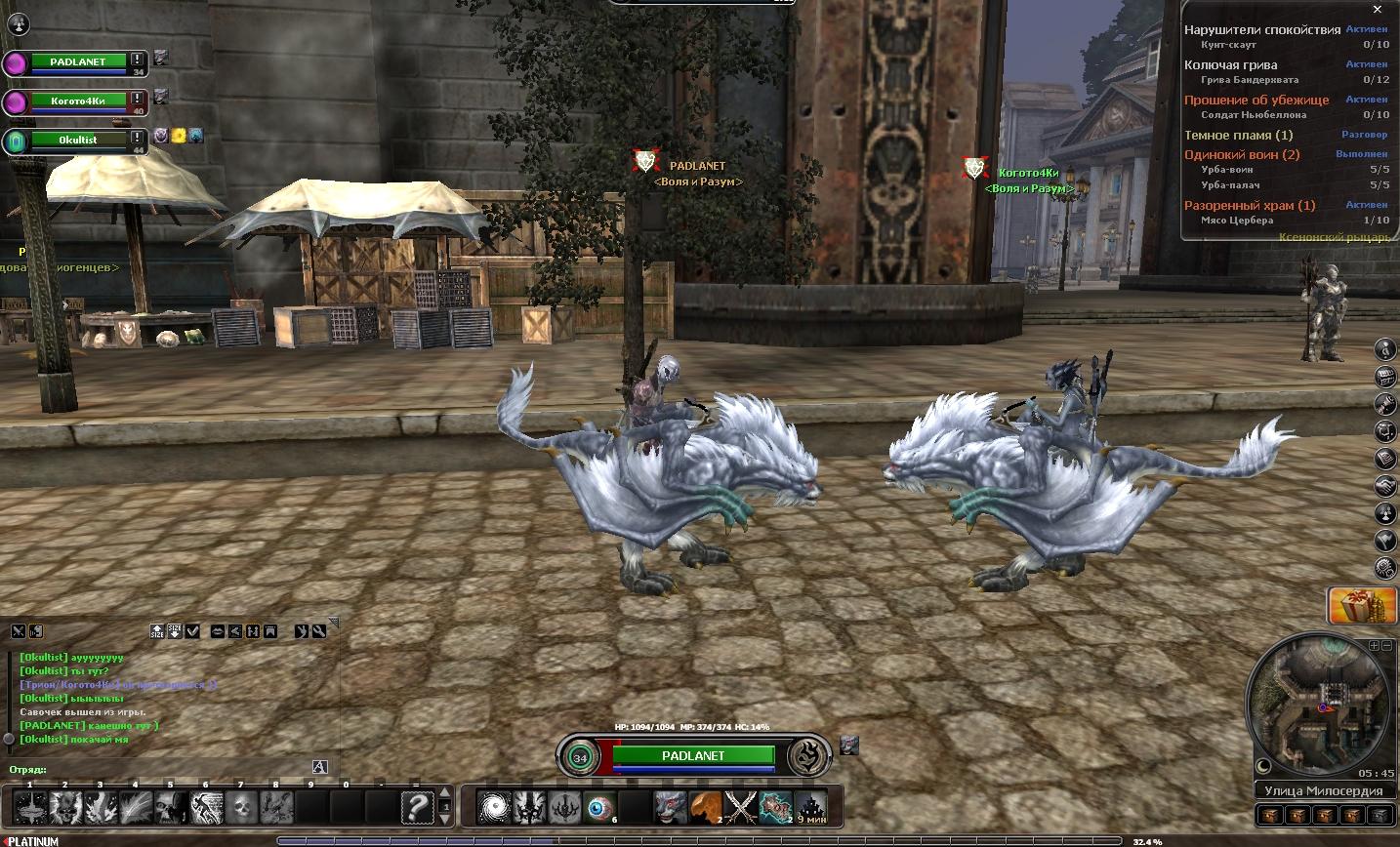The image size is (1400, 847).
Task: Click the PADLANET player target frame
Action: pyautogui.click(x=693, y=756)
